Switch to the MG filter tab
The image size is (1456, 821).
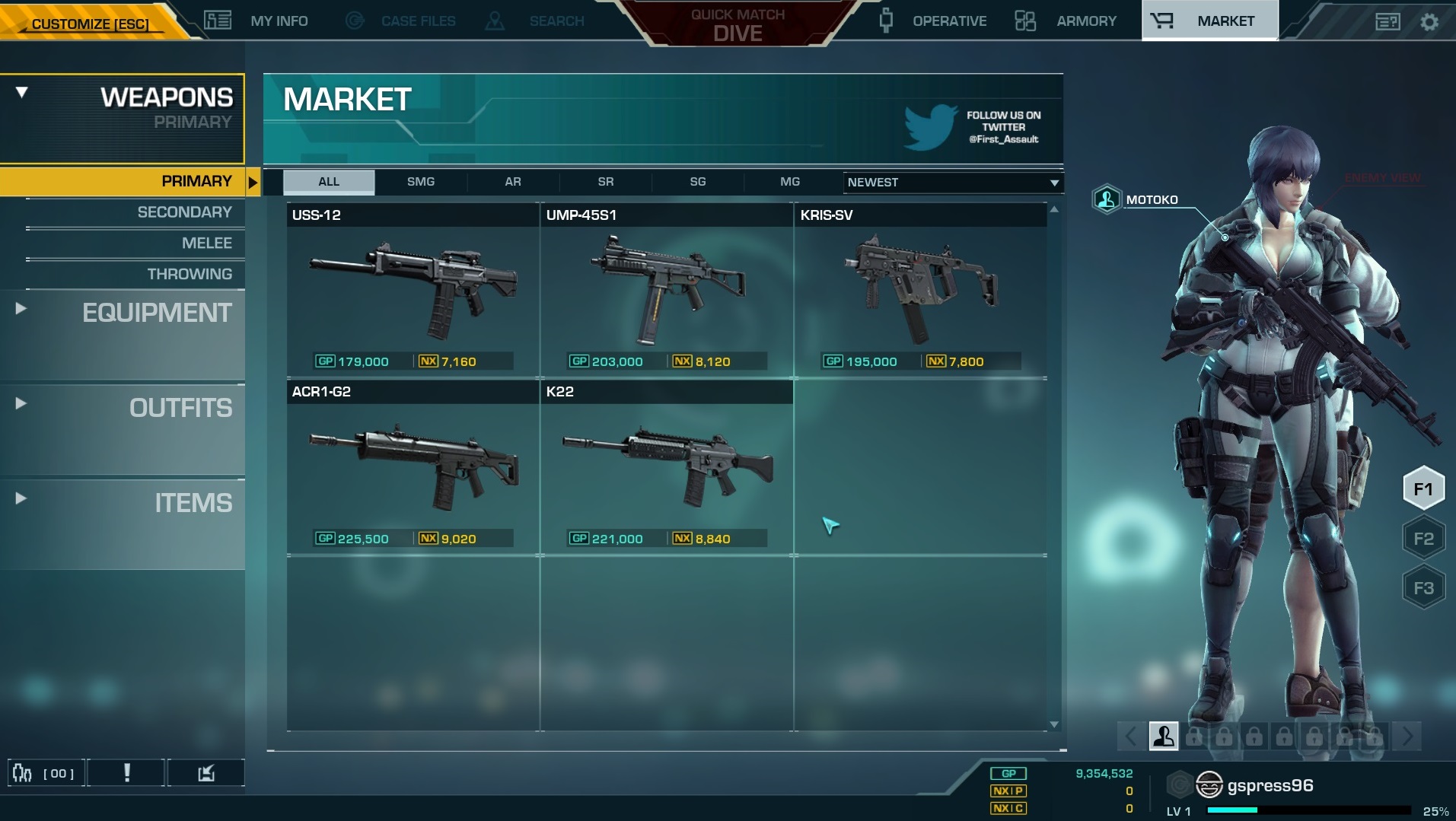point(790,182)
